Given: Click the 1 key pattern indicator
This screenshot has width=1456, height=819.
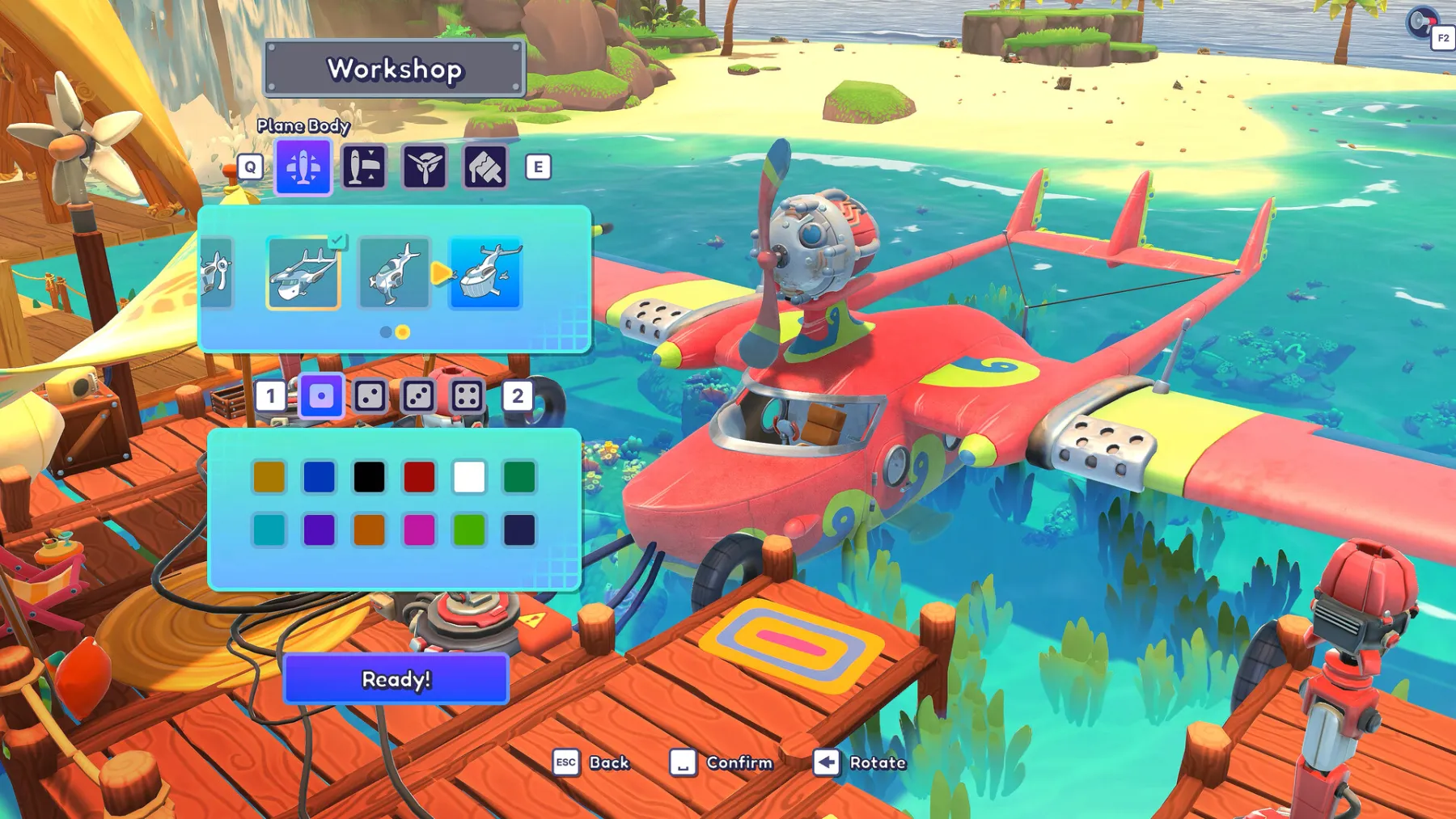Looking at the screenshot, I should pos(270,396).
